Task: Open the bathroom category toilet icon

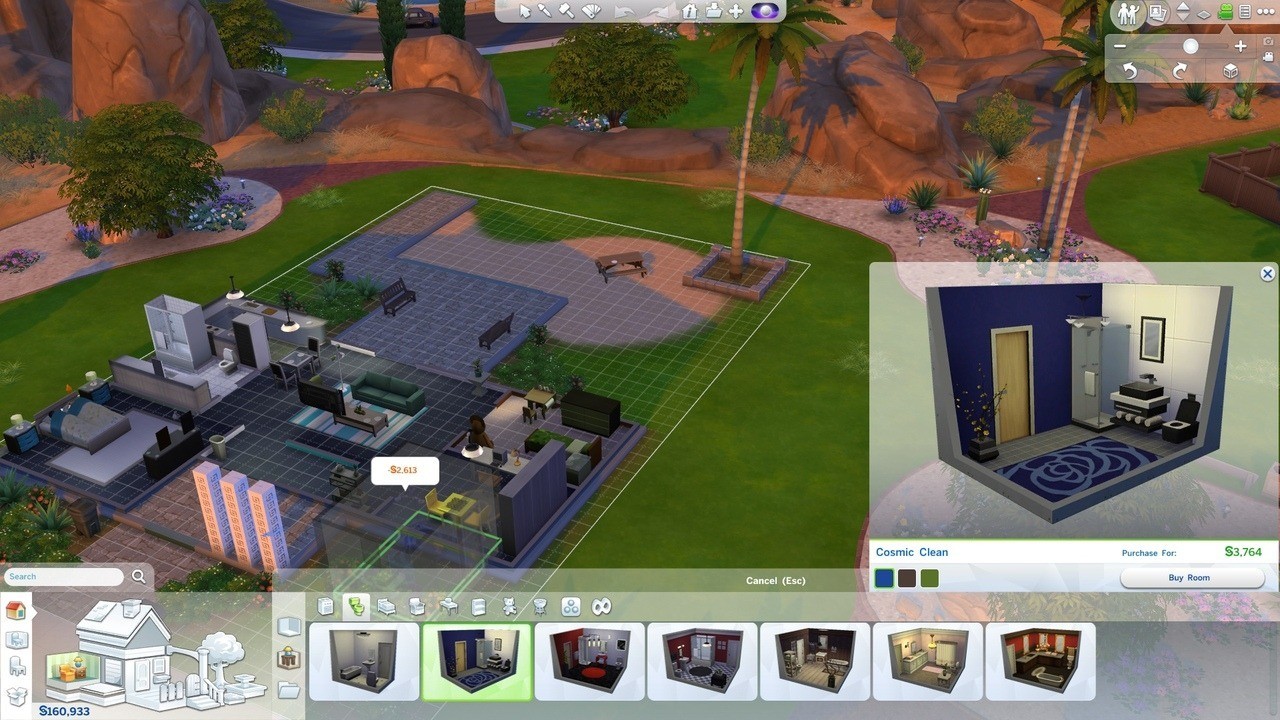Action: 357,606
